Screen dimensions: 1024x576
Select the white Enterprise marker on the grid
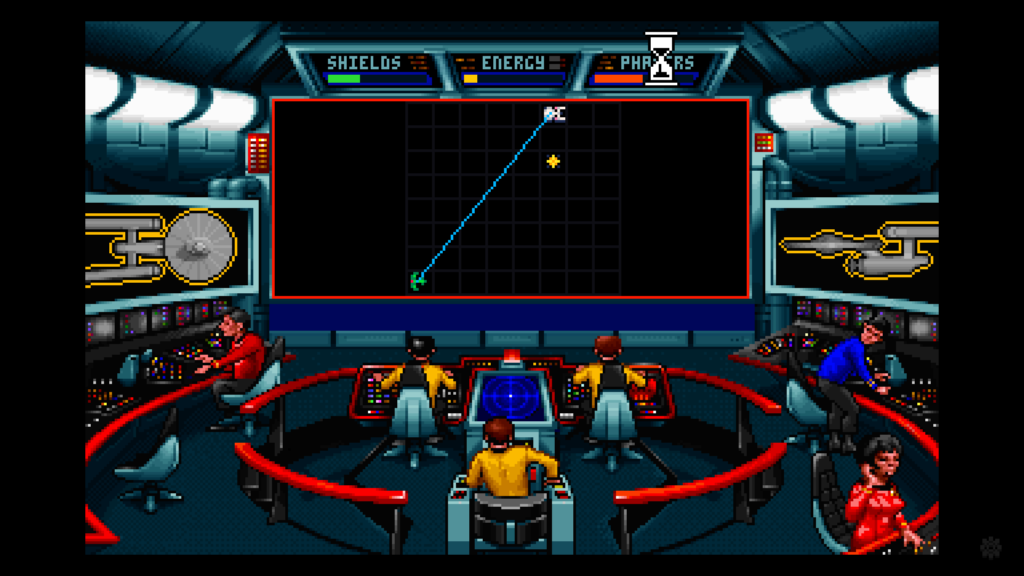554,114
